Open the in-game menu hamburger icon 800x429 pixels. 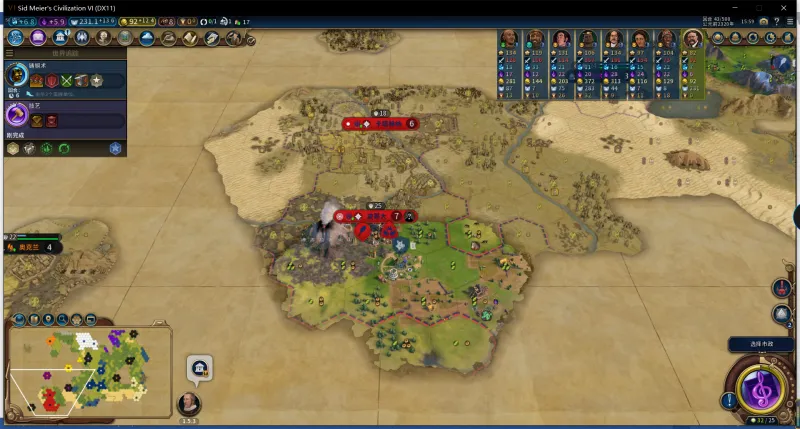790,21
